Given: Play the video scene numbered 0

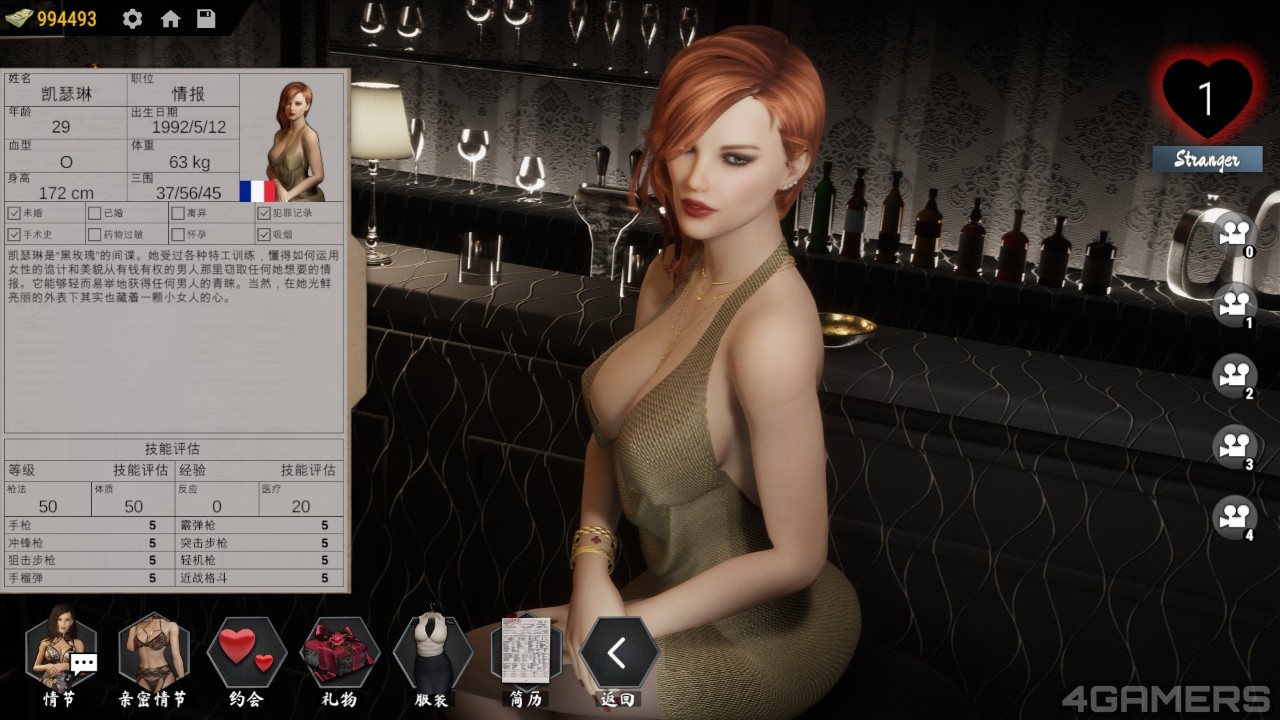Looking at the screenshot, I should point(1234,233).
